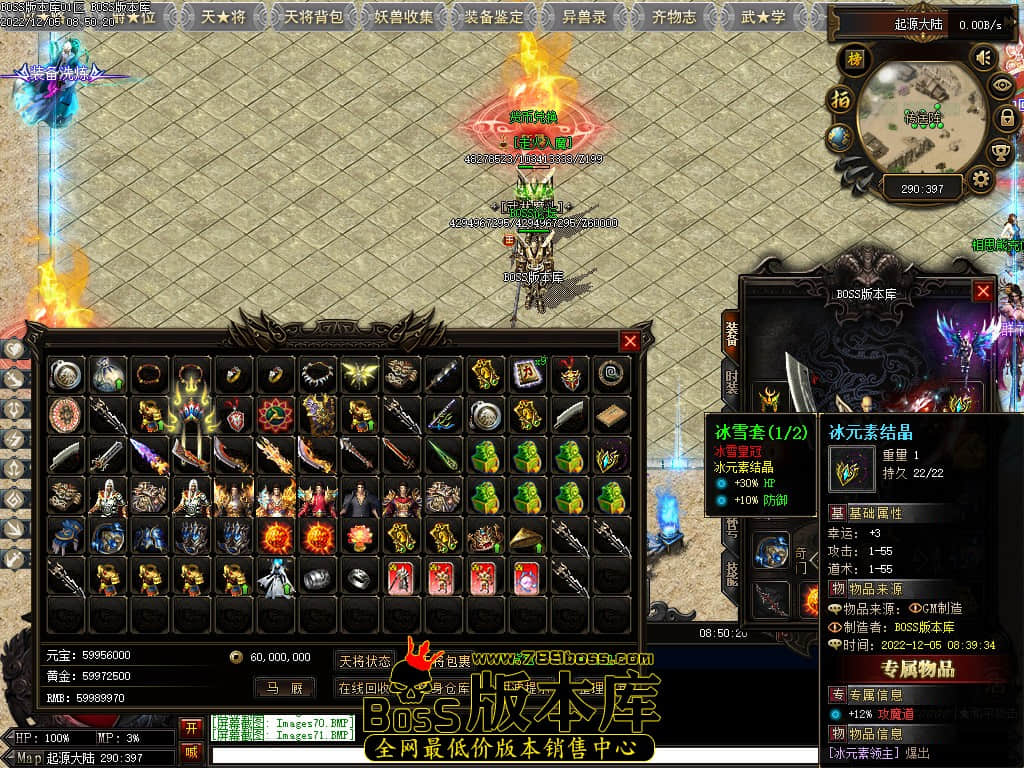Open the world map globe icon
The image size is (1024, 768).
click(840, 137)
